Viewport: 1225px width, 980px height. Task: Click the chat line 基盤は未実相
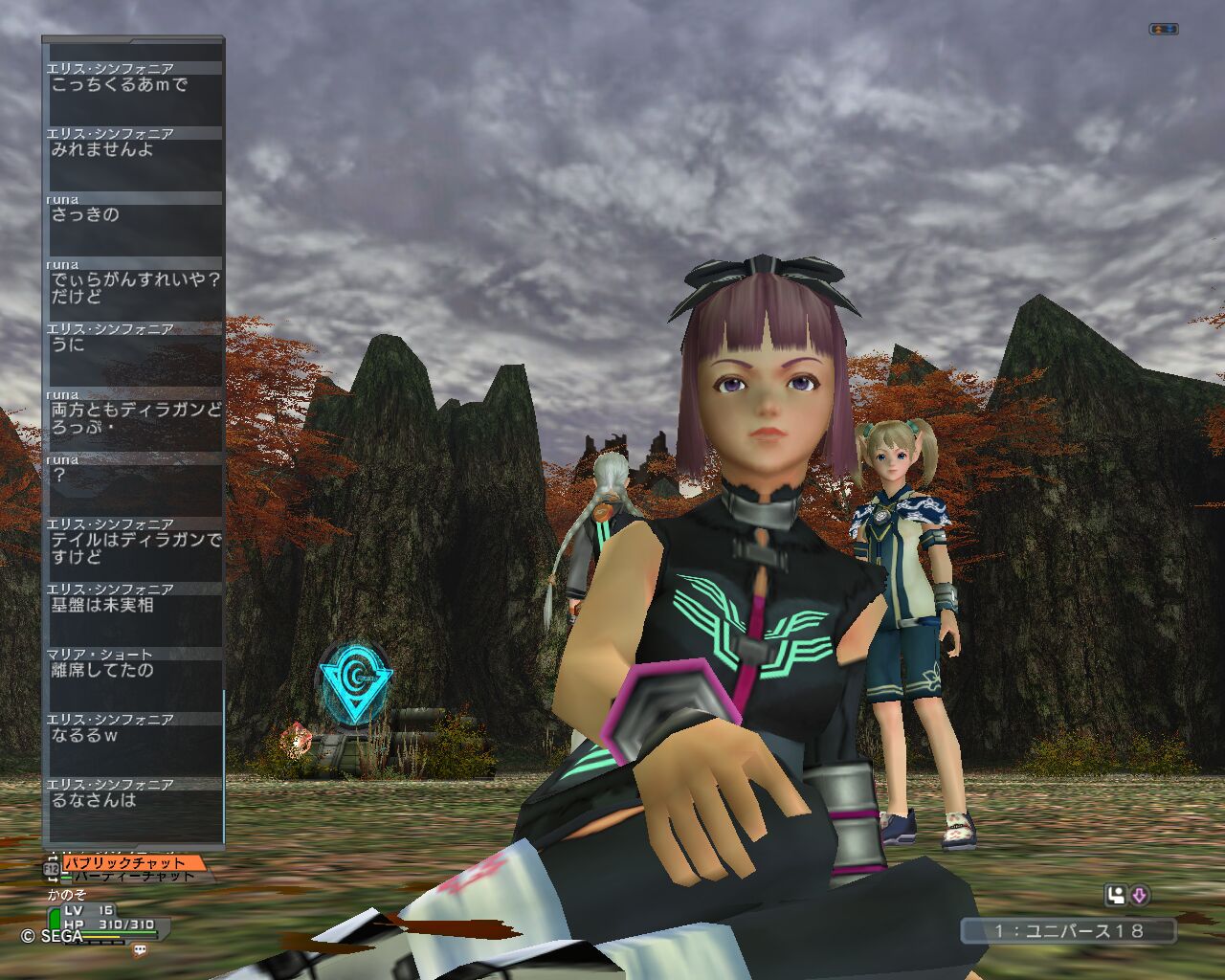coord(102,605)
